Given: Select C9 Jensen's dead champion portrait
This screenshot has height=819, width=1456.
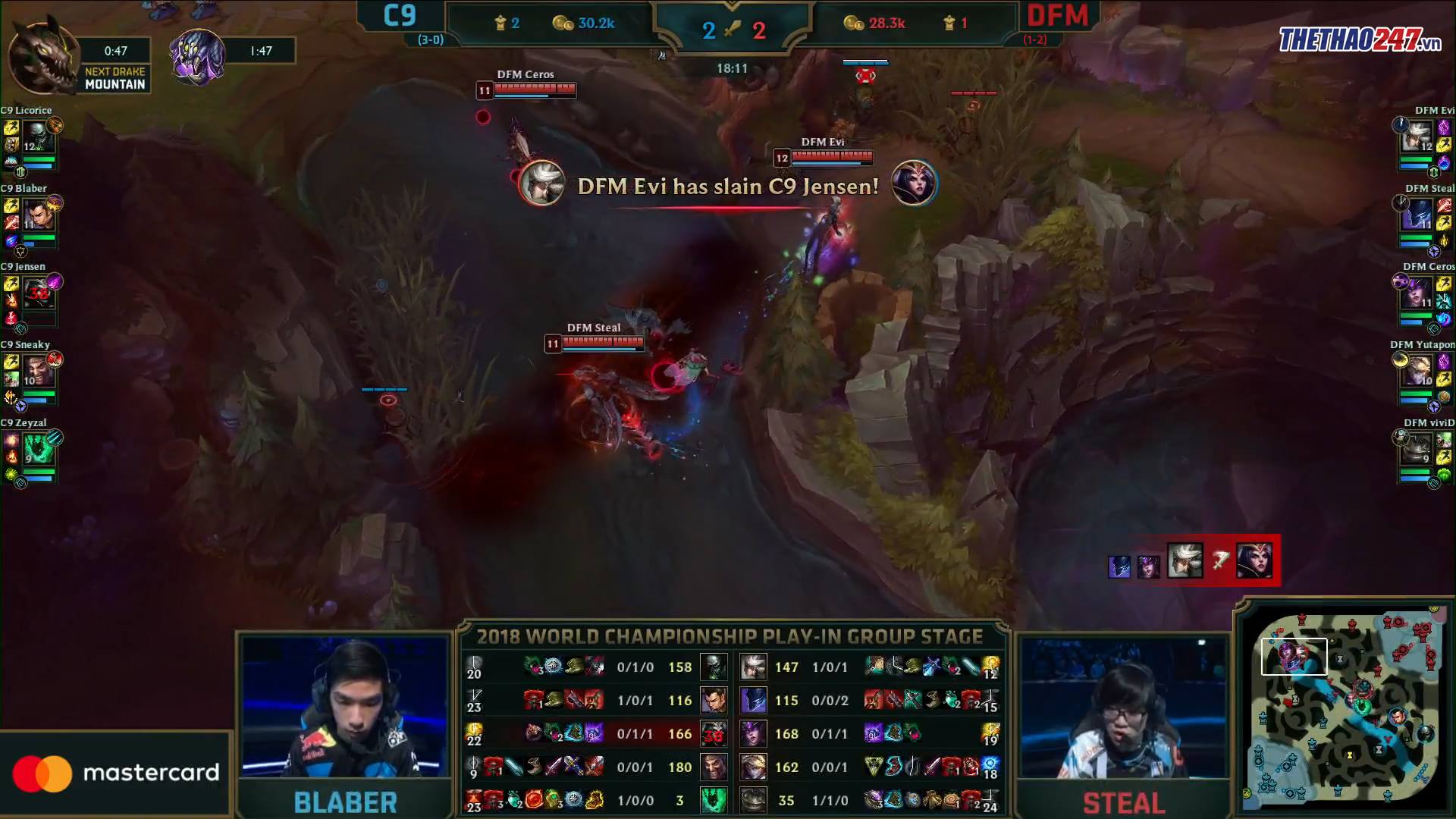Looking at the screenshot, I should [37, 293].
